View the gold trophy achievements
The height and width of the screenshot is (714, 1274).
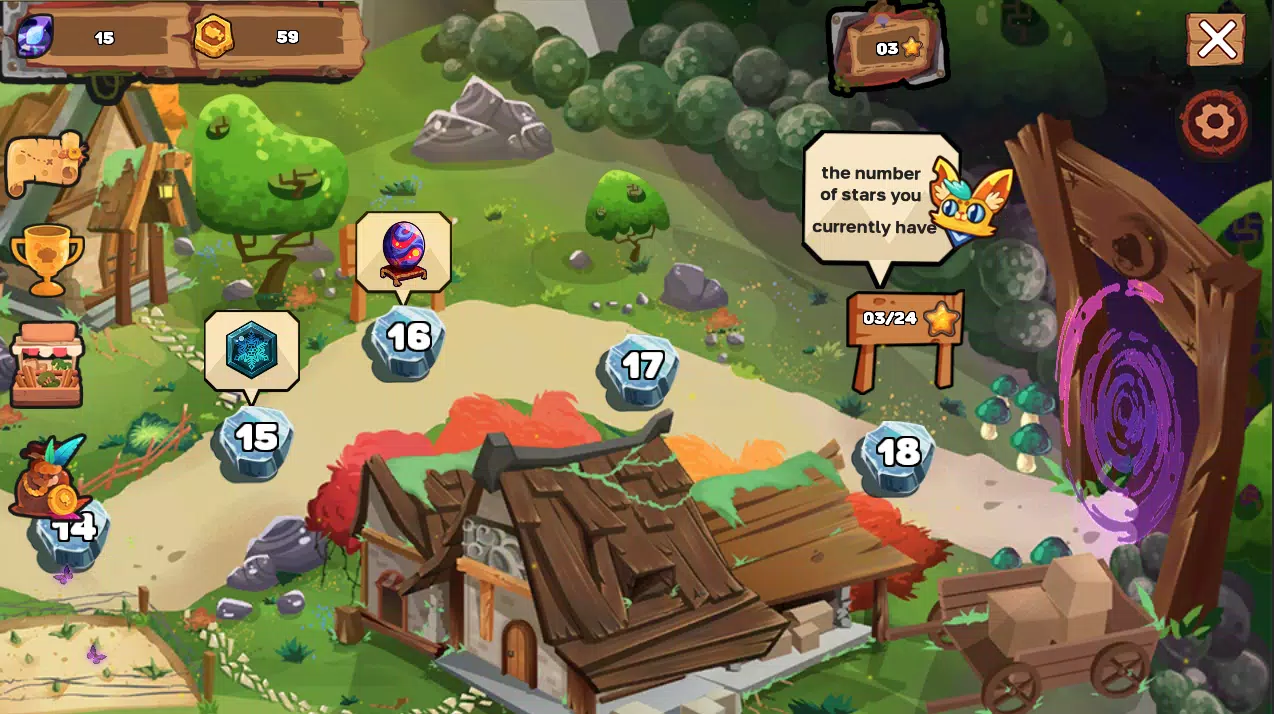(x=46, y=258)
